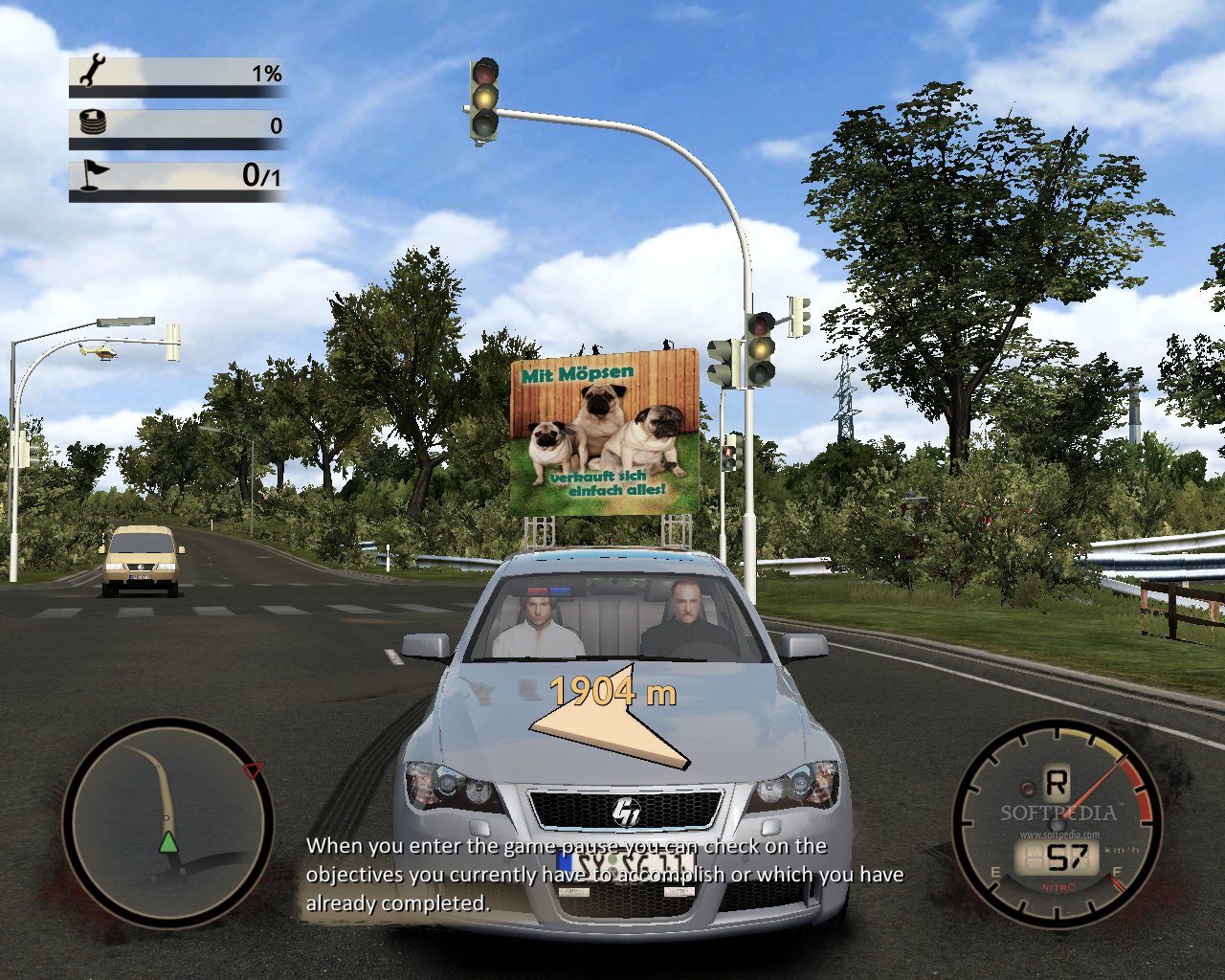Click the wrench damage icon

pos(93,71)
